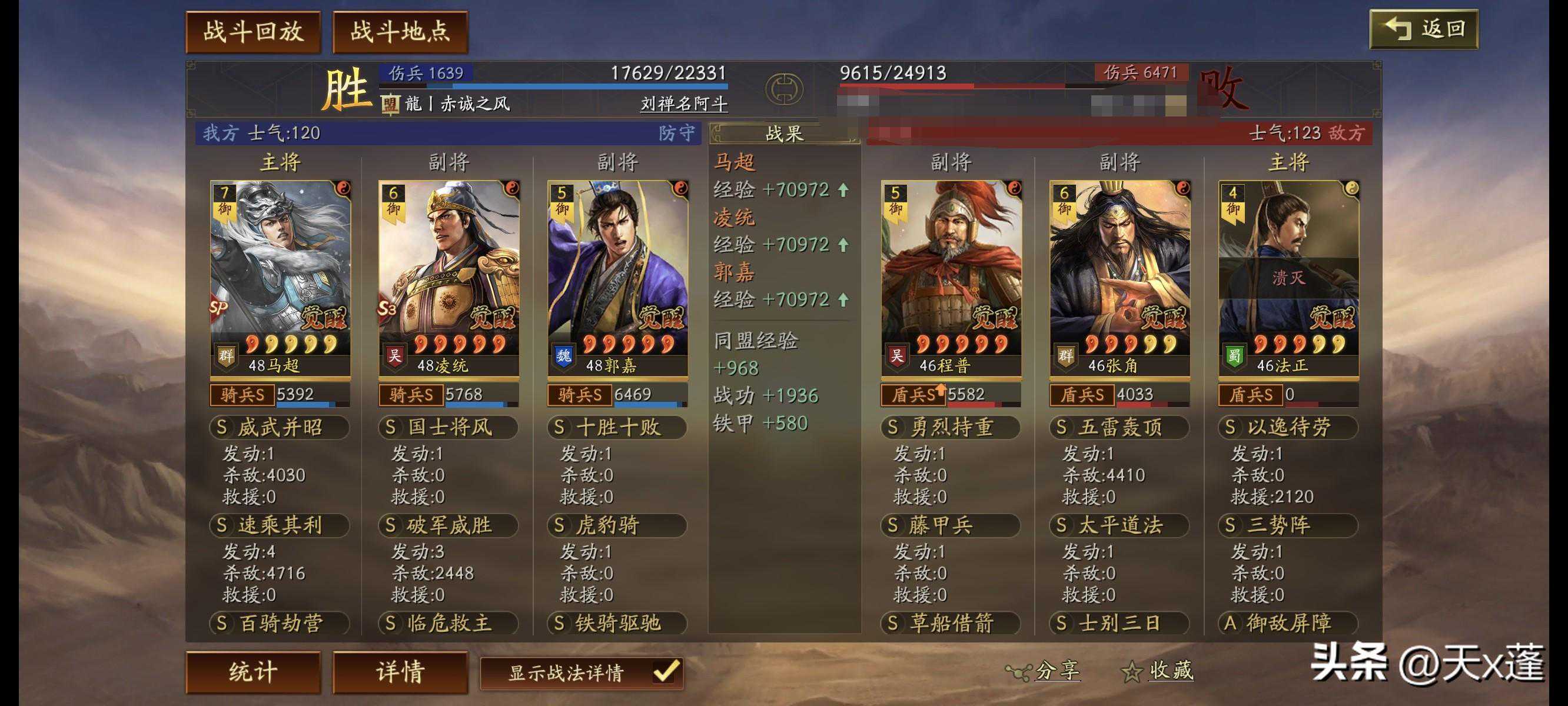
Task: Toggle the 显示战法详情 checkbox
Action: pyautogui.click(x=665, y=672)
